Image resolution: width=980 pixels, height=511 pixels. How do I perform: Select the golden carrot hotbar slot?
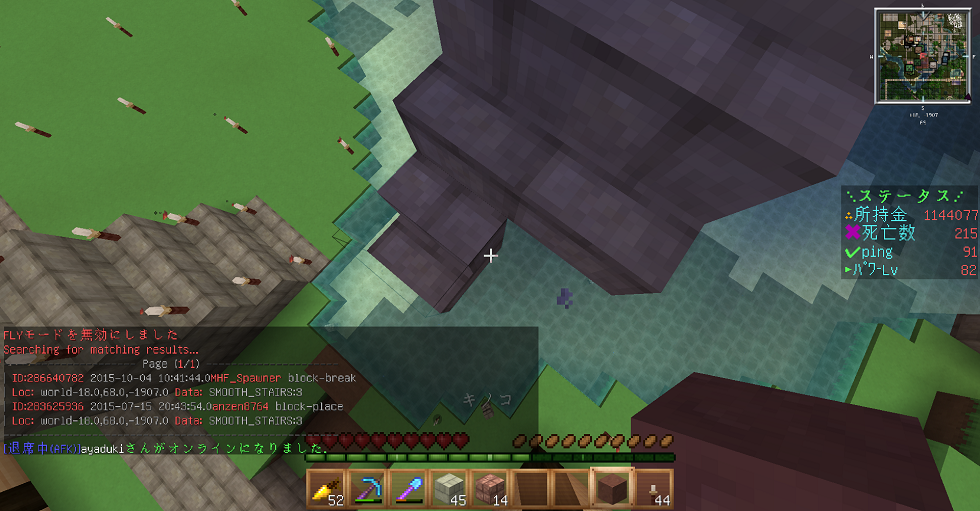click(x=327, y=489)
